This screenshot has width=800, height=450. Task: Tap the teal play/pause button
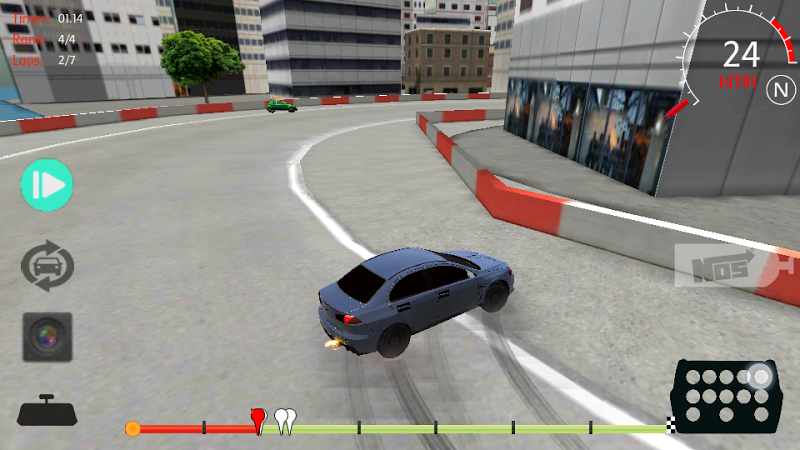[47, 185]
